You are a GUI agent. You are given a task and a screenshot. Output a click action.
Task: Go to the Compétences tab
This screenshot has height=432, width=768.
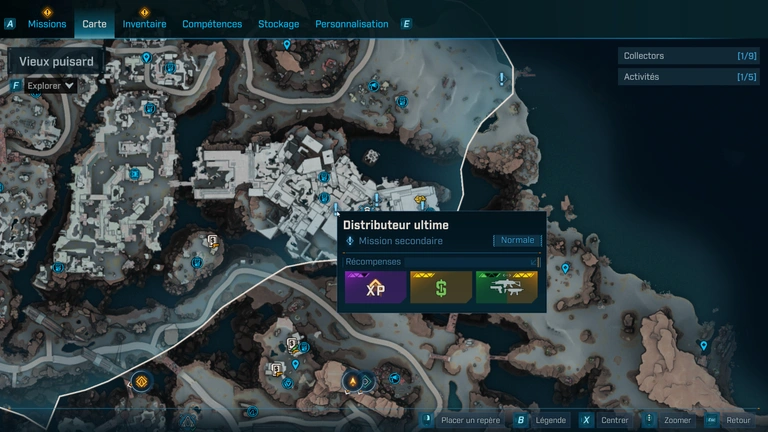pos(212,23)
